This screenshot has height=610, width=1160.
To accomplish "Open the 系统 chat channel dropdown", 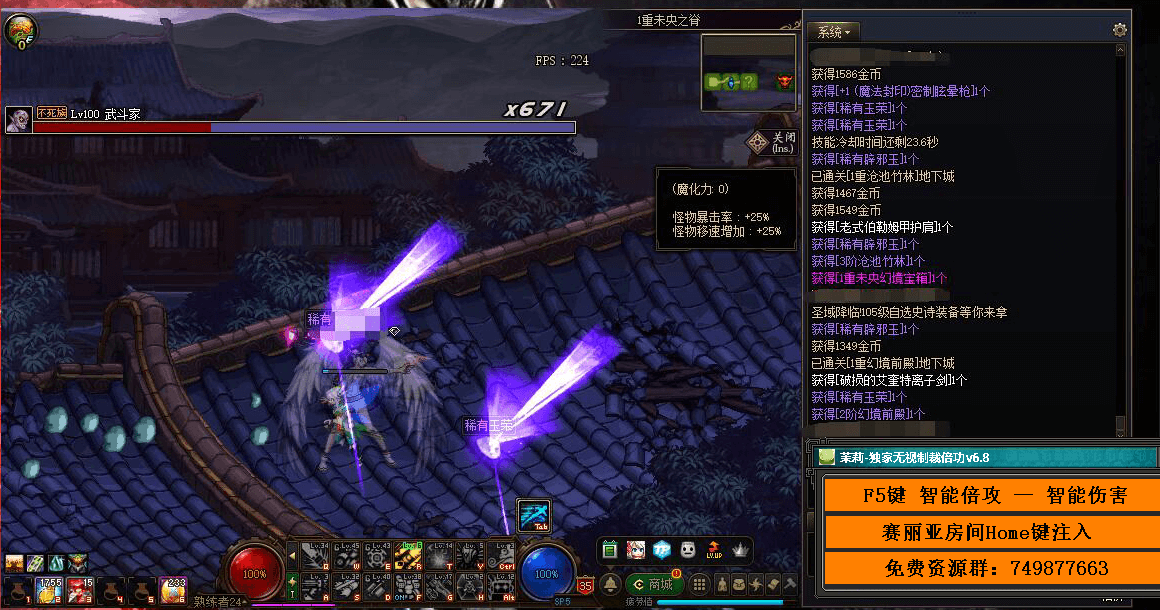I will (833, 31).
